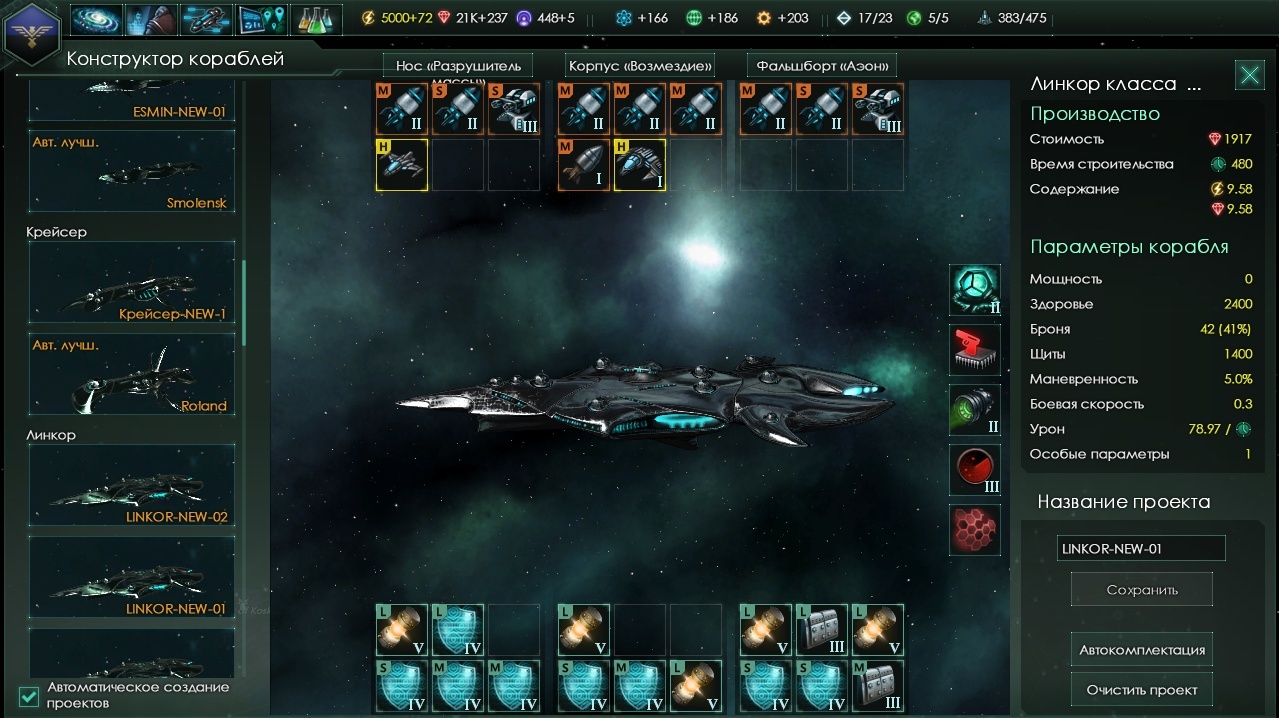Screen dimensions: 1279x718
Task: Select the red honeycomb armor component slot
Action: coord(974,530)
